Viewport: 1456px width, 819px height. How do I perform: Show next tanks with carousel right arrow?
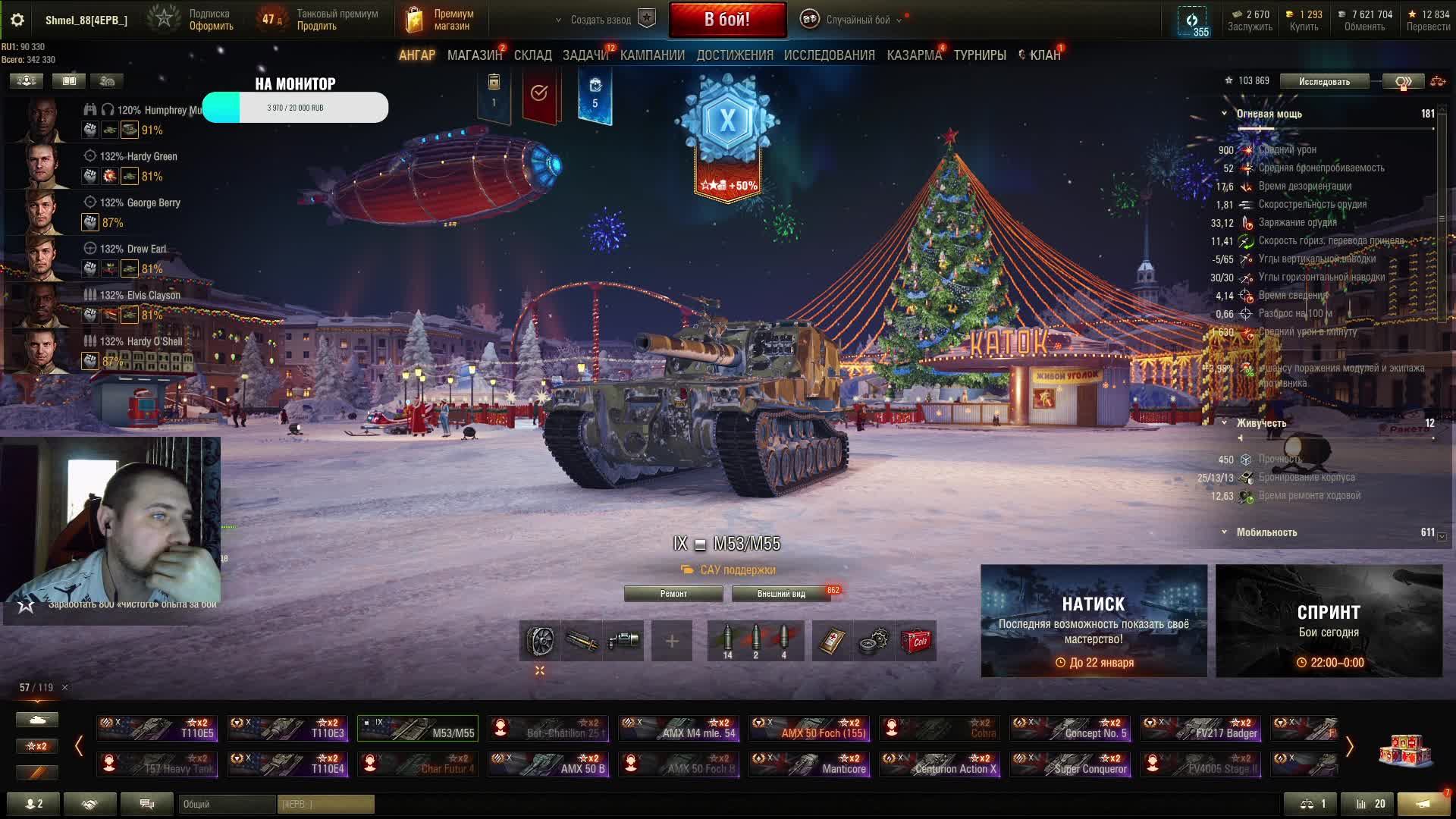click(x=1349, y=747)
